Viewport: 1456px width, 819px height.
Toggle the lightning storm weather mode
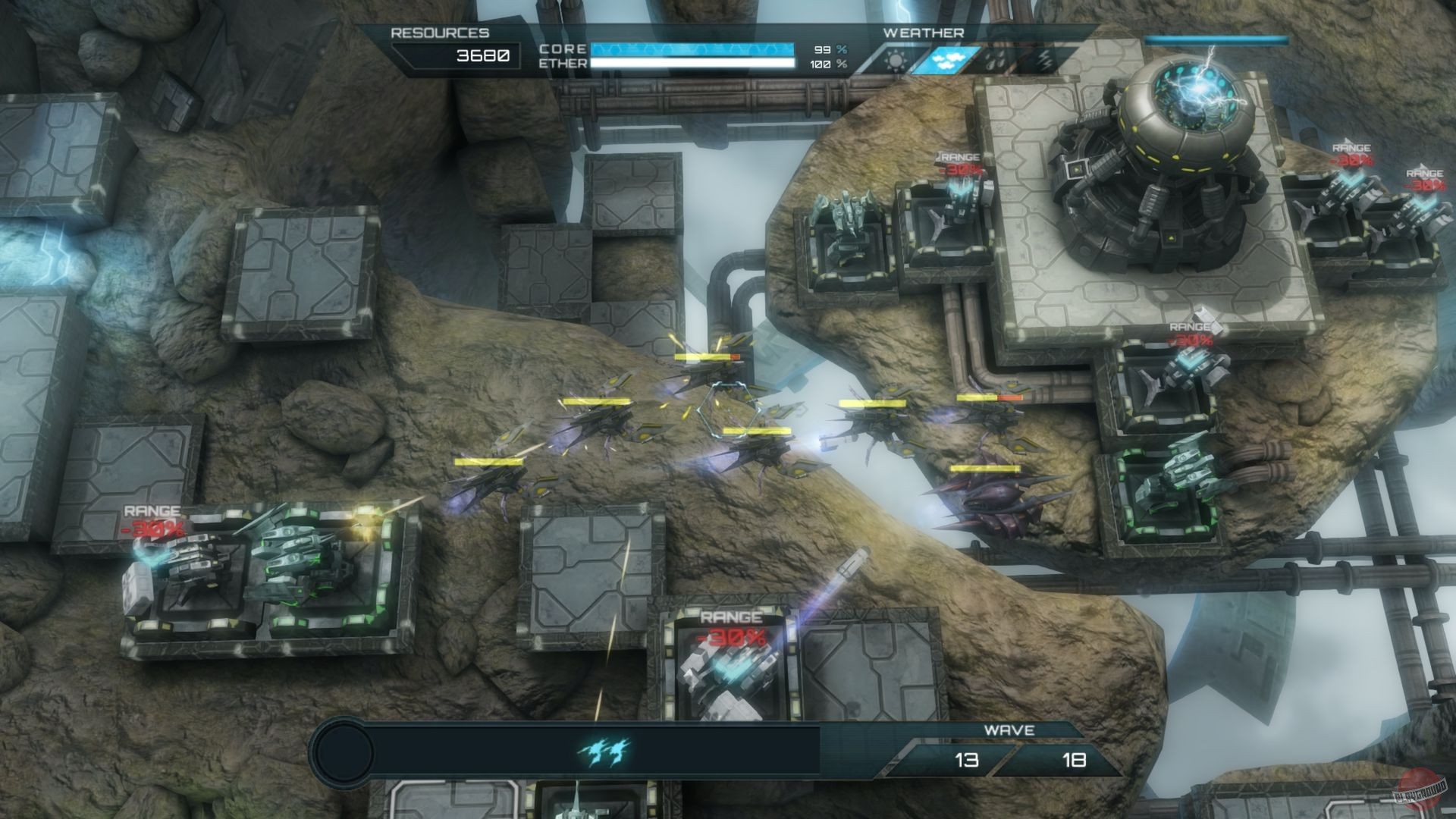coord(1045,59)
